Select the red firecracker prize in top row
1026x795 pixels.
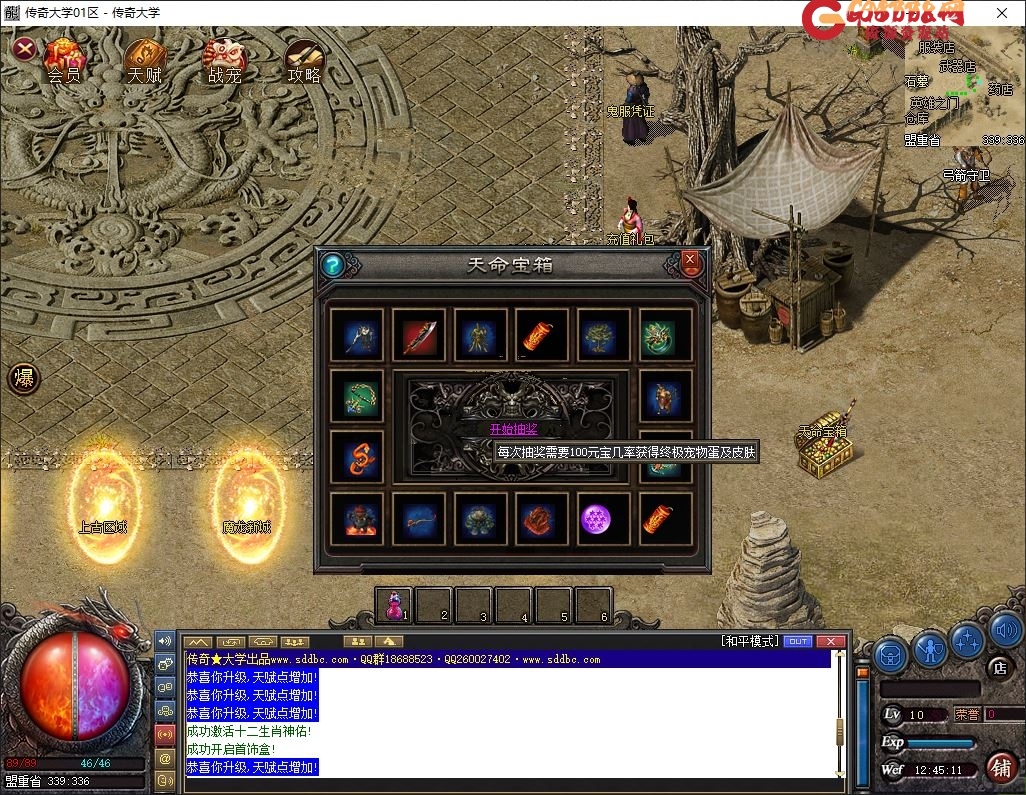pos(543,335)
